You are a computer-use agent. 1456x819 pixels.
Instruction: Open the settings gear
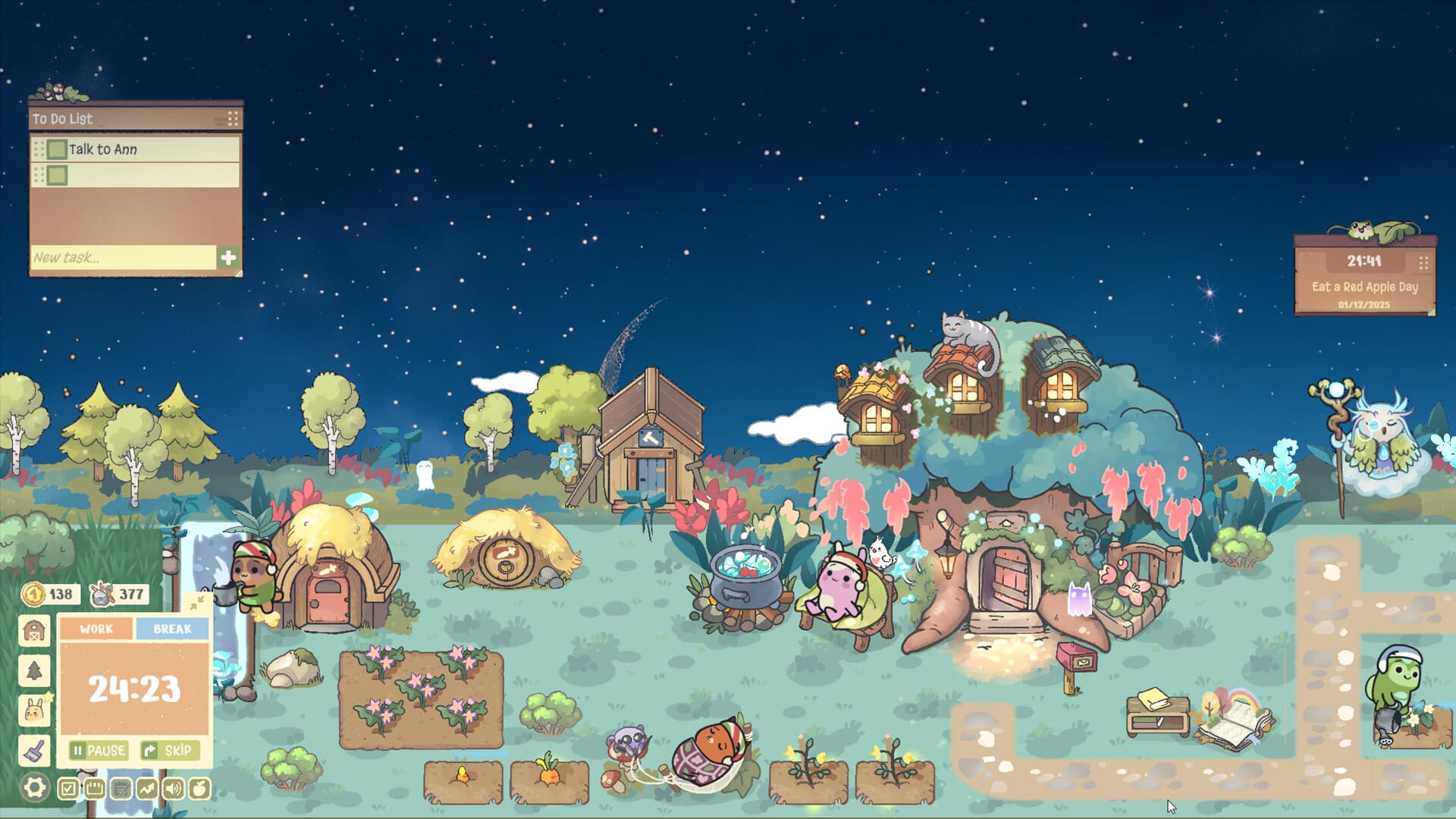click(x=33, y=787)
